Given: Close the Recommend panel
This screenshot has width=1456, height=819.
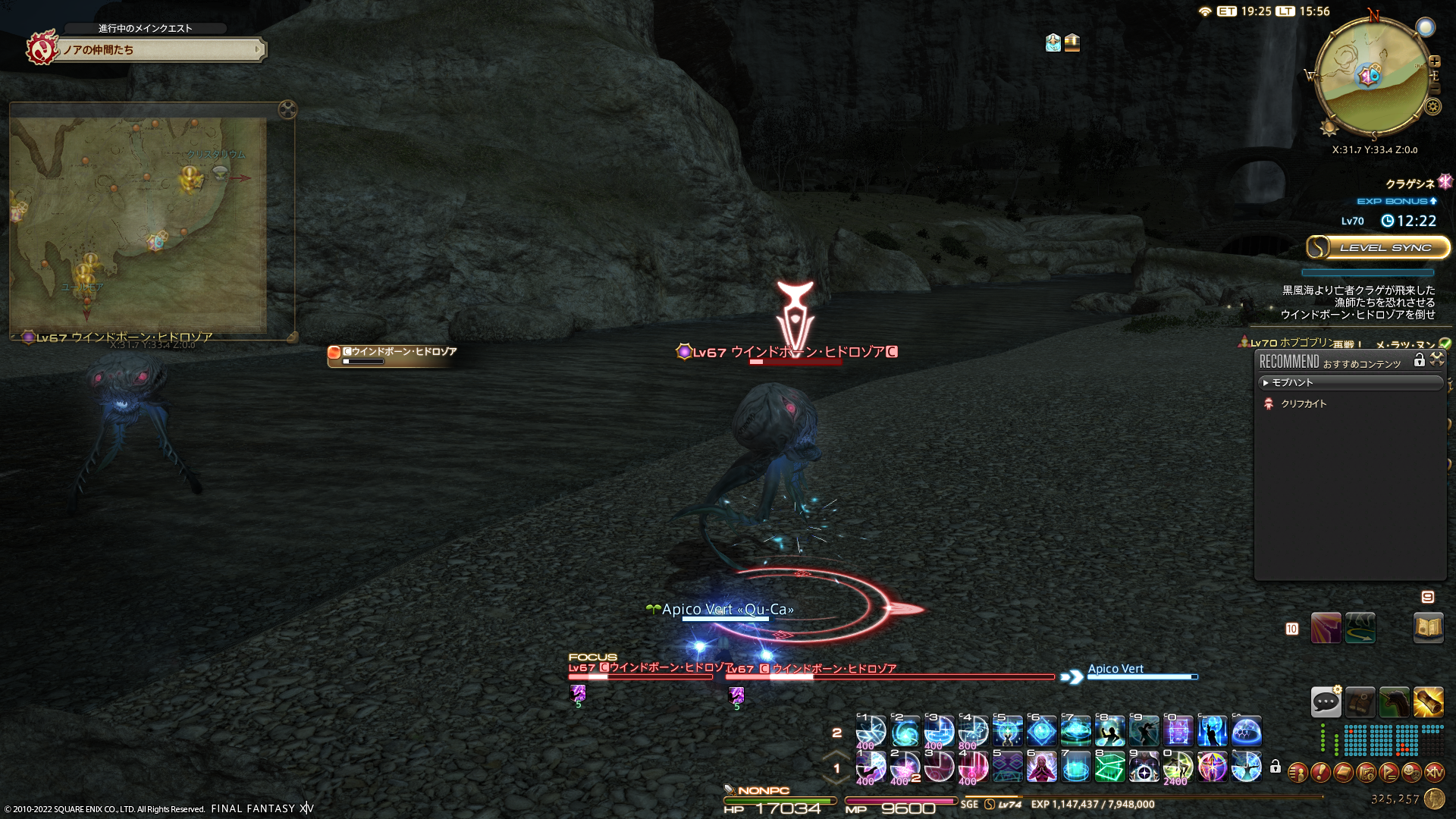Looking at the screenshot, I should [x=1437, y=360].
